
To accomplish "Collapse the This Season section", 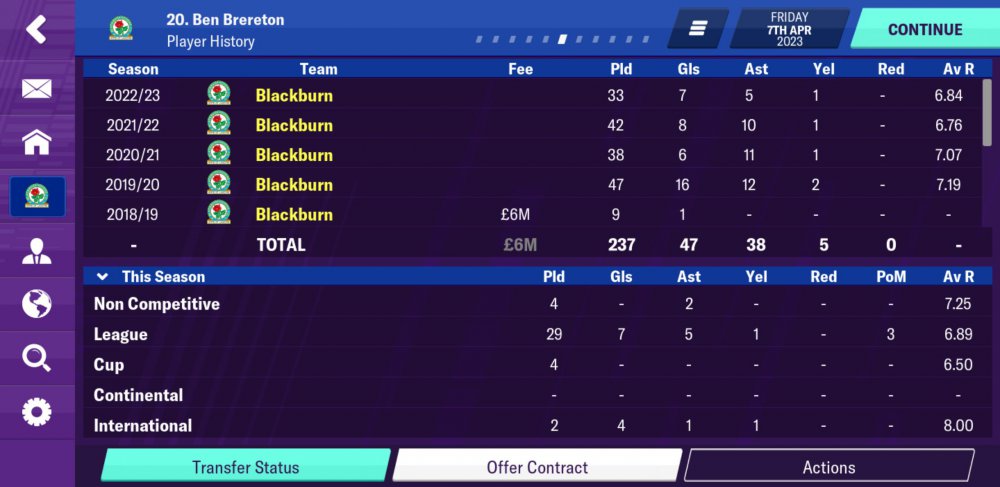I will click(x=102, y=277).
